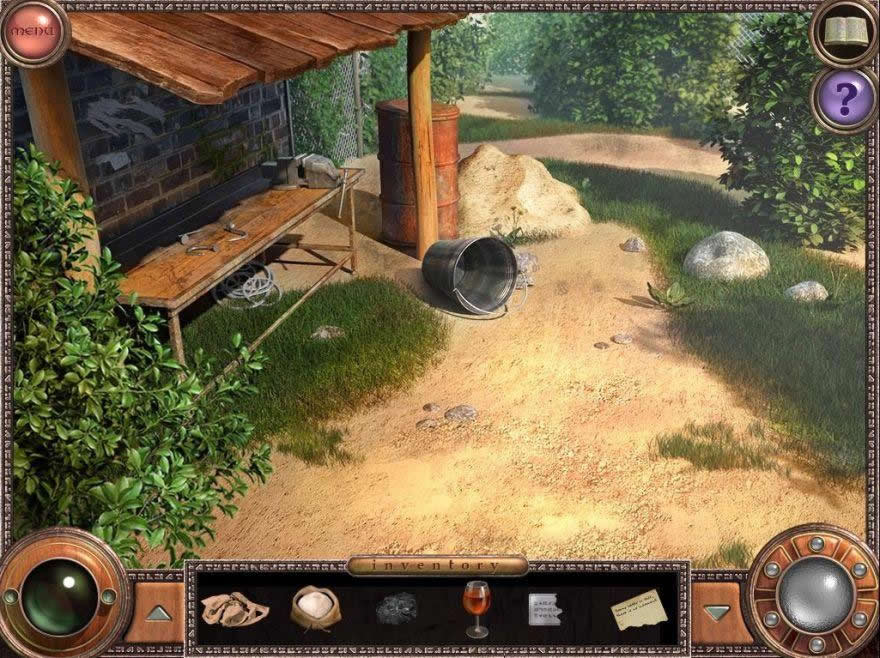Open the Menu button
880x658 pixels.
pyautogui.click(x=33, y=31)
